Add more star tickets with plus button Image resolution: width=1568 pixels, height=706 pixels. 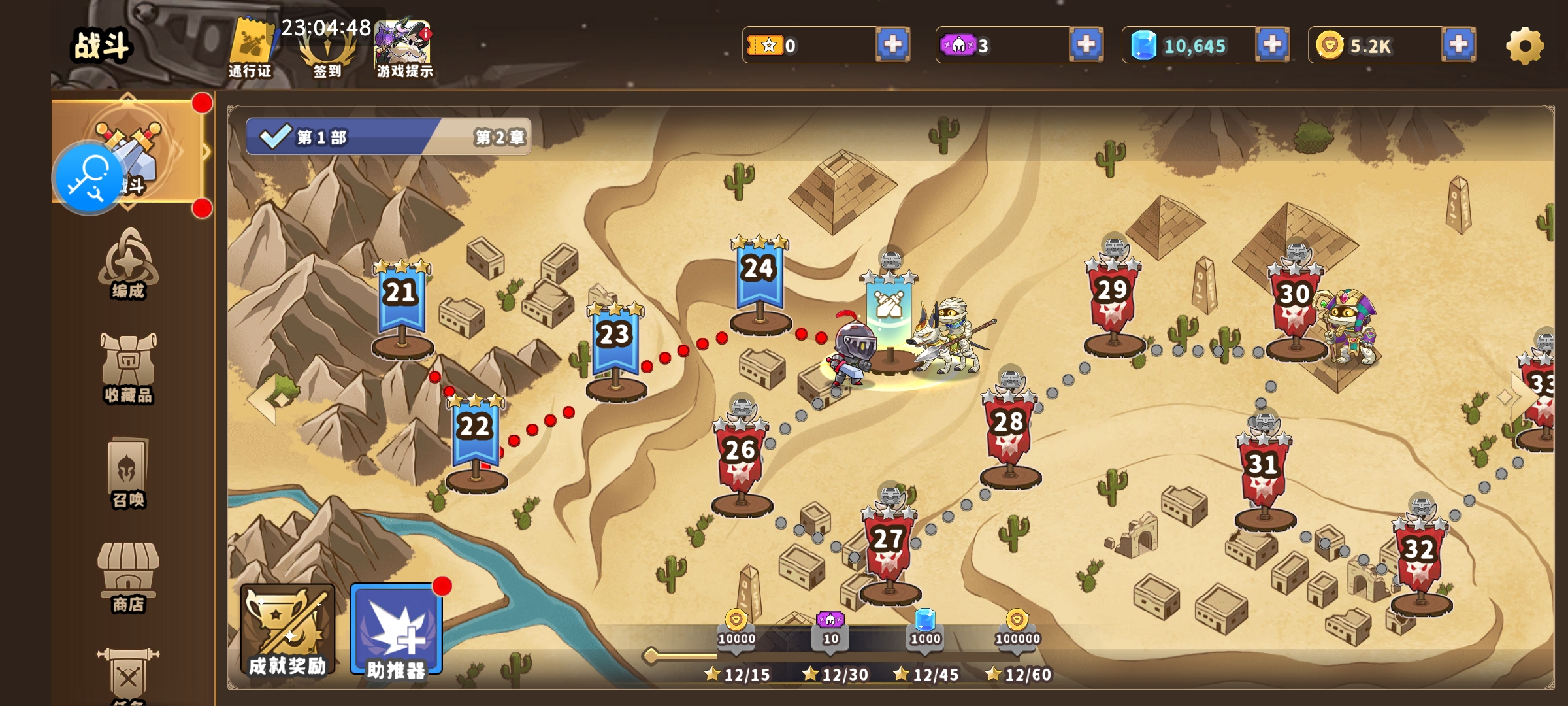coord(892,45)
